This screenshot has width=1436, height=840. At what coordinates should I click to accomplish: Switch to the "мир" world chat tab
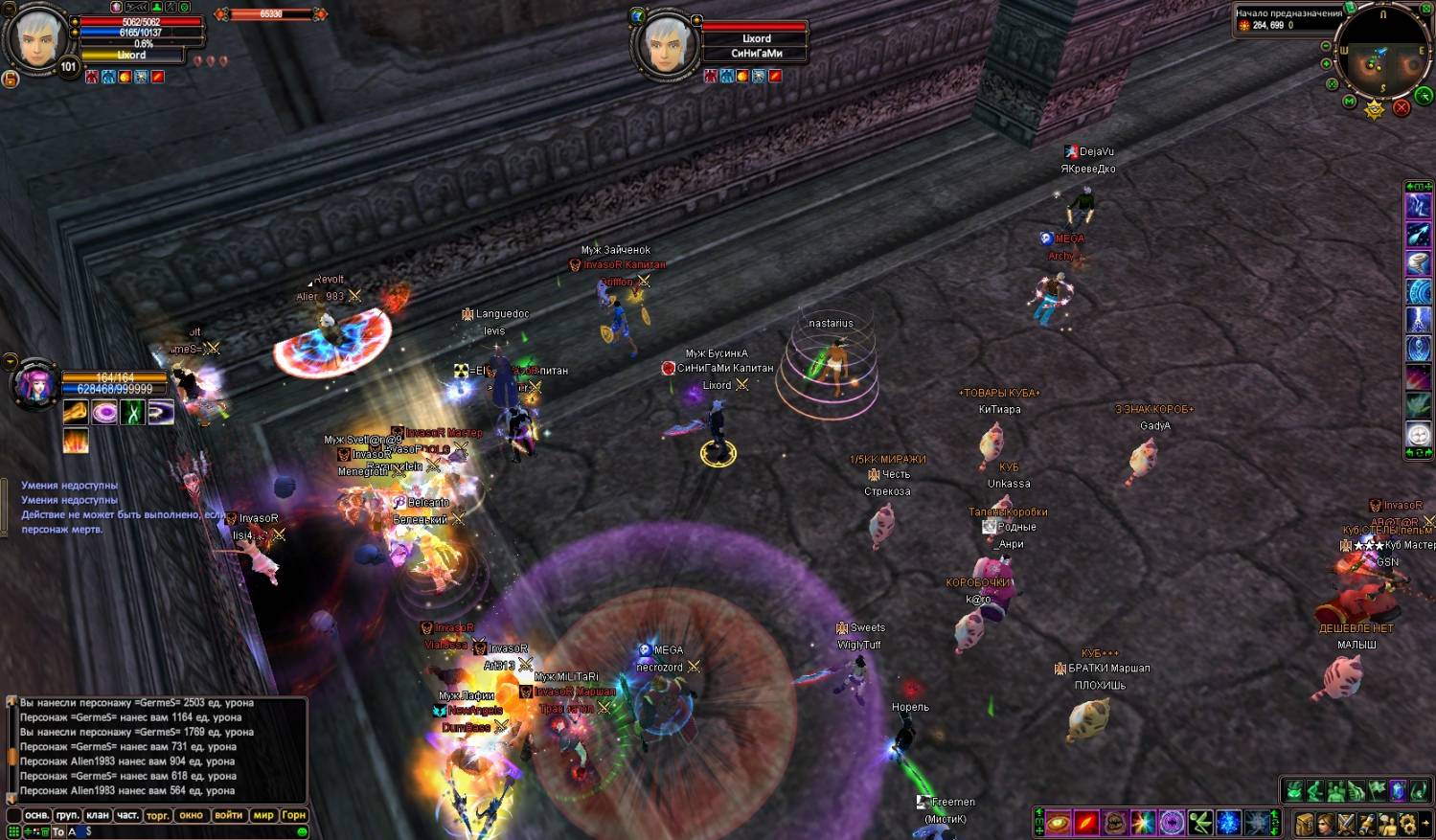[263, 815]
